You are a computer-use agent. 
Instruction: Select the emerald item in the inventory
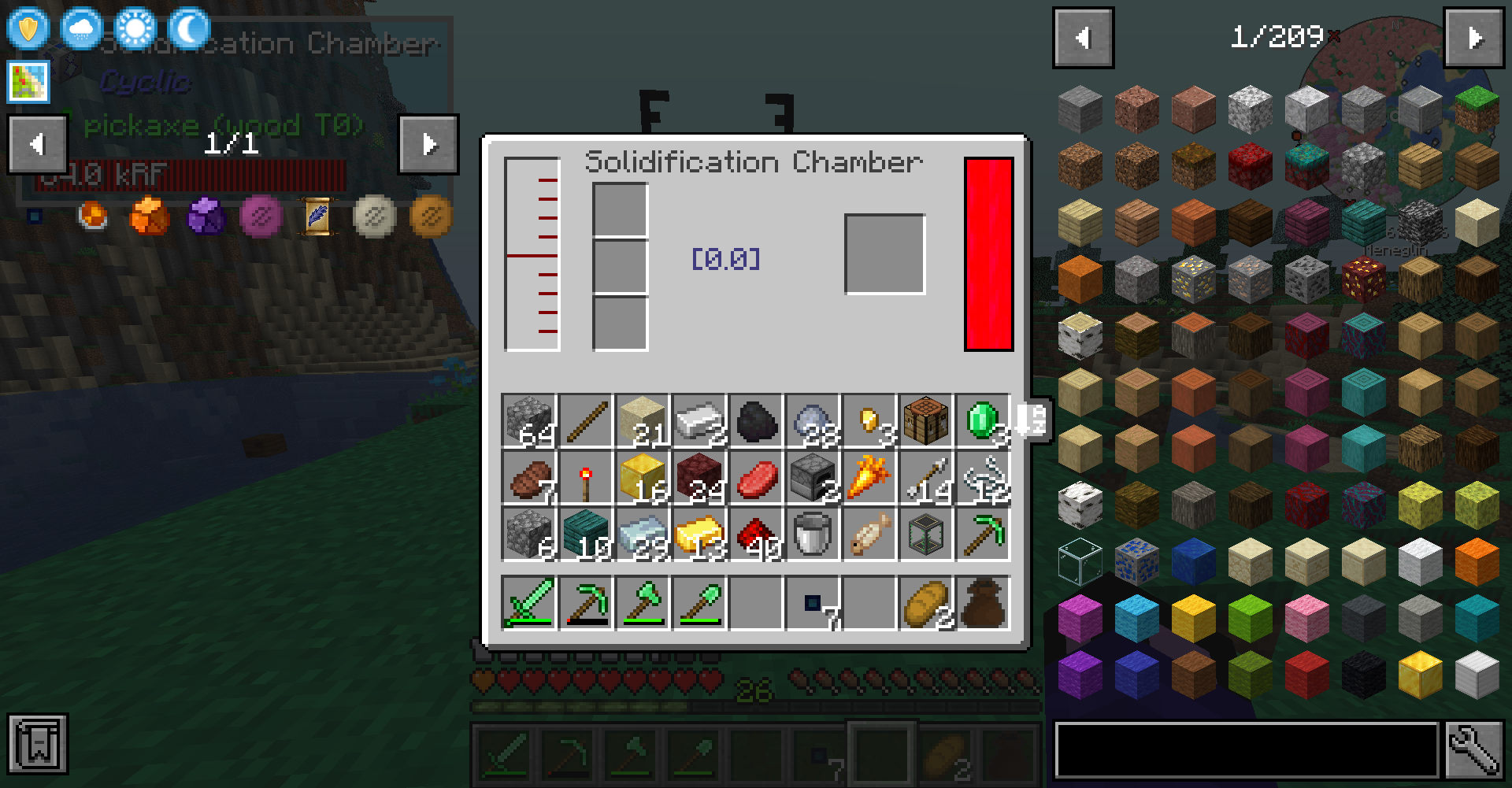click(x=982, y=420)
